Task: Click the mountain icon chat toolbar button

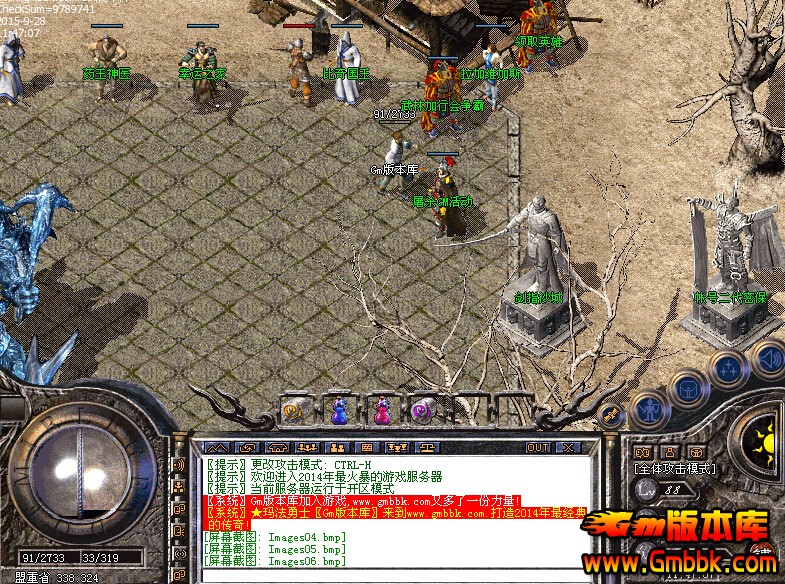Action: coord(218,446)
